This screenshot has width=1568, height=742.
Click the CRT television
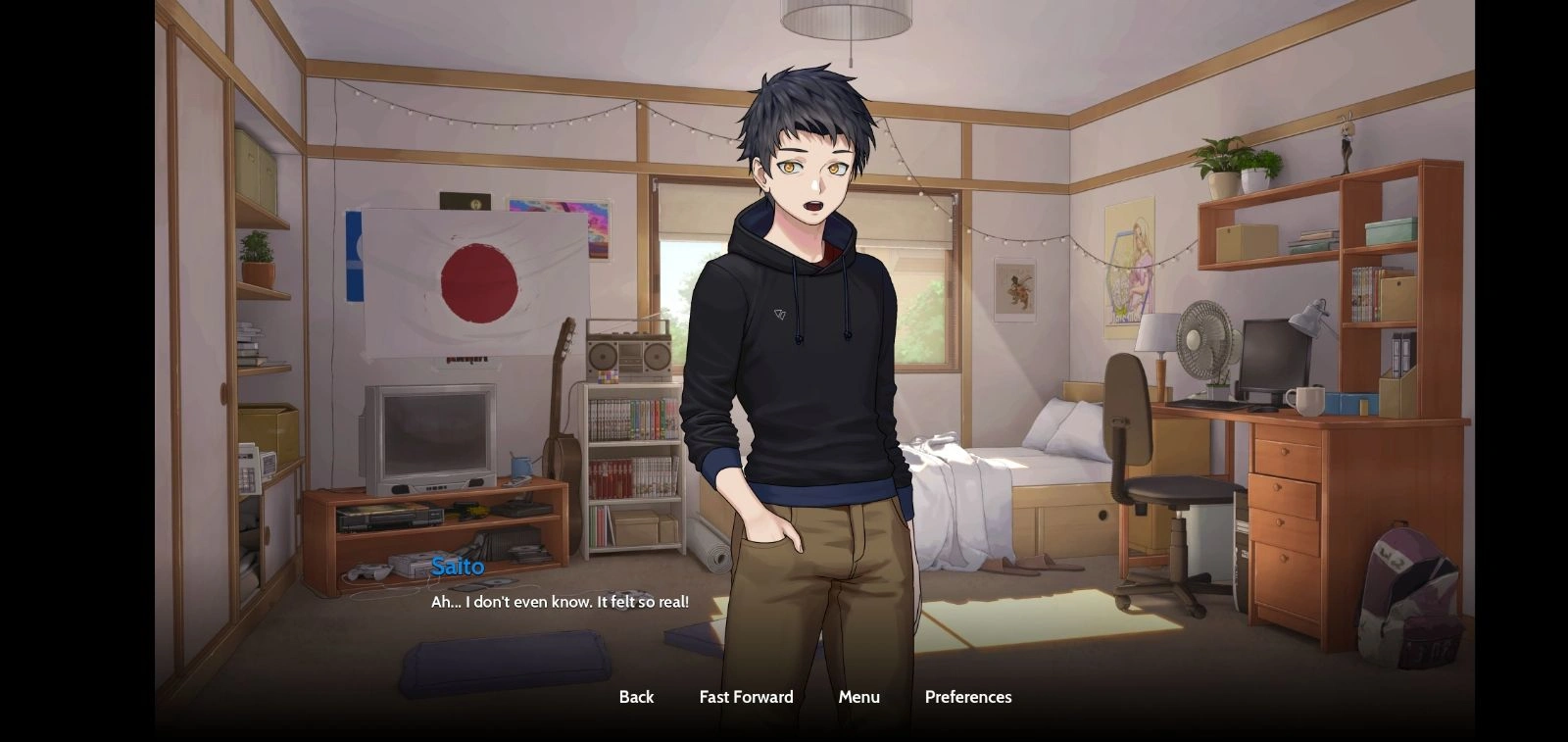[431, 436]
